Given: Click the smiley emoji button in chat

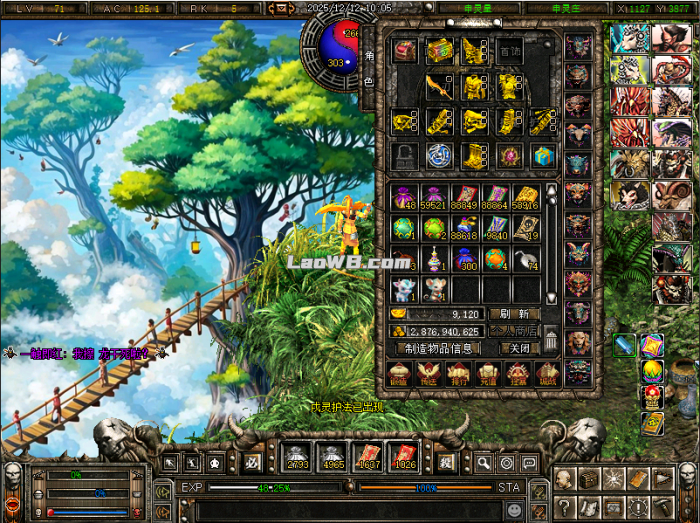Looking at the screenshot, I should (x=515, y=509).
